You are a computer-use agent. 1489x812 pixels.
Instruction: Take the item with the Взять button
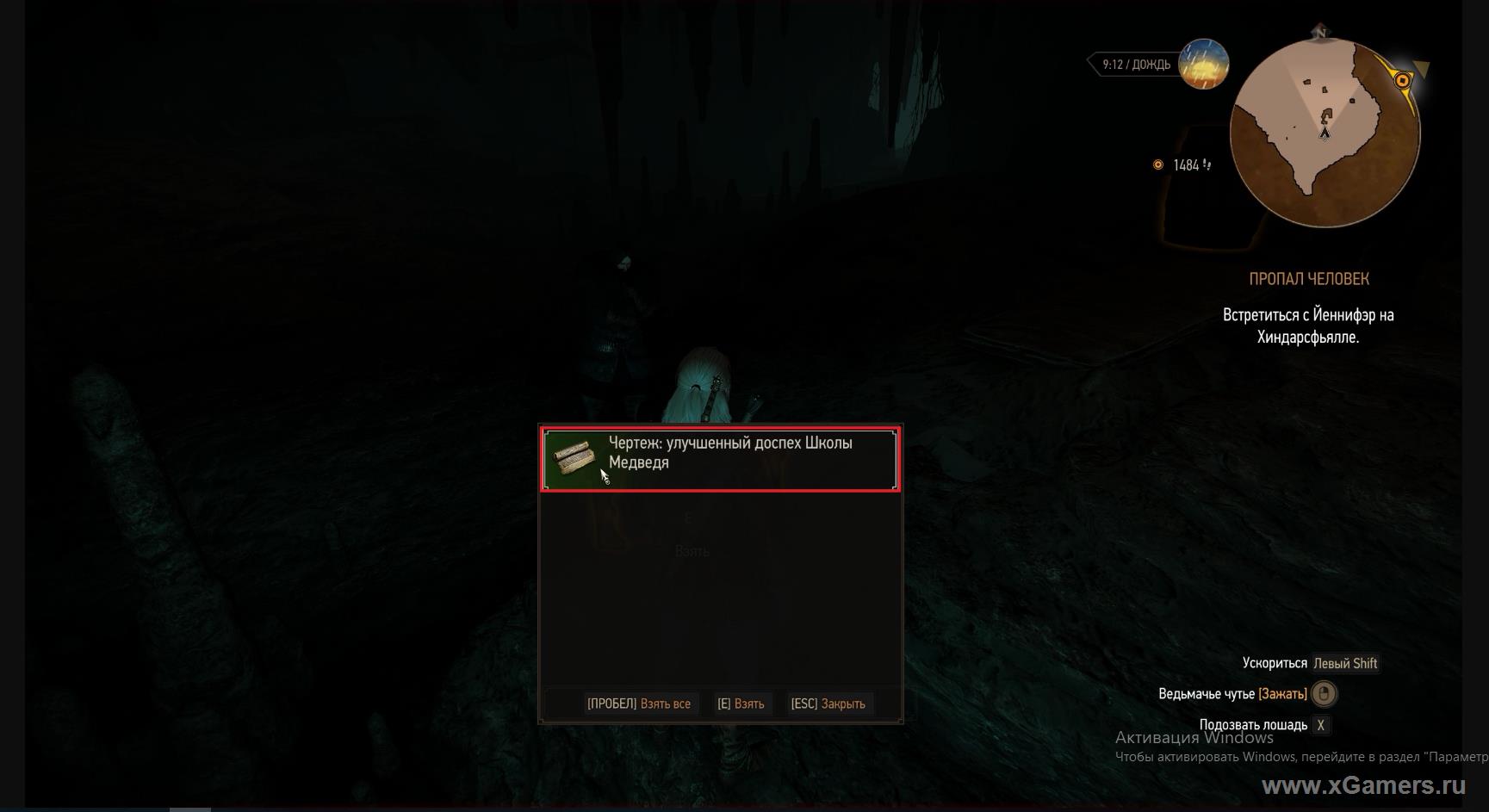741,704
